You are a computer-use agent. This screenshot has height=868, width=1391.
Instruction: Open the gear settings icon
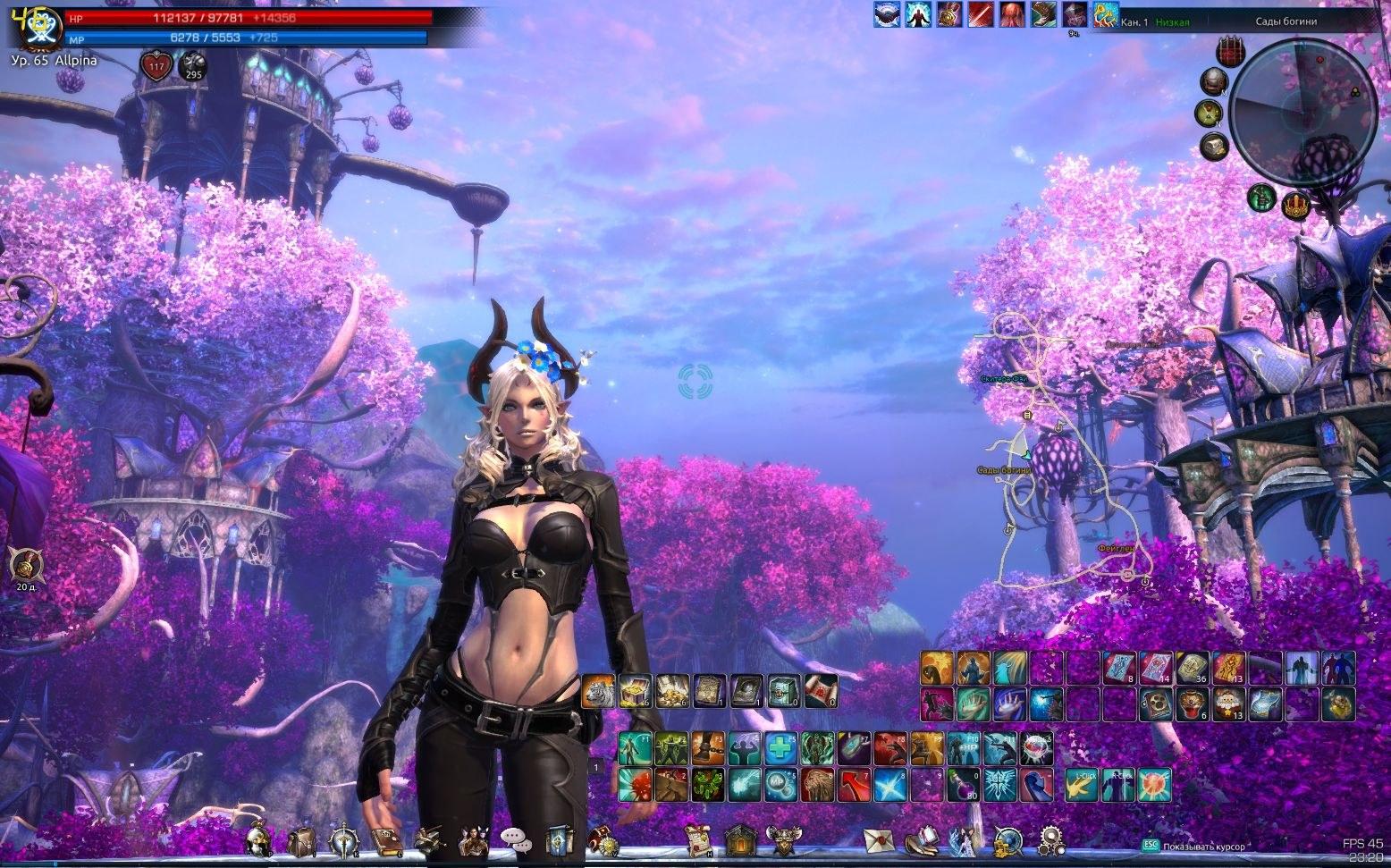point(1051,840)
